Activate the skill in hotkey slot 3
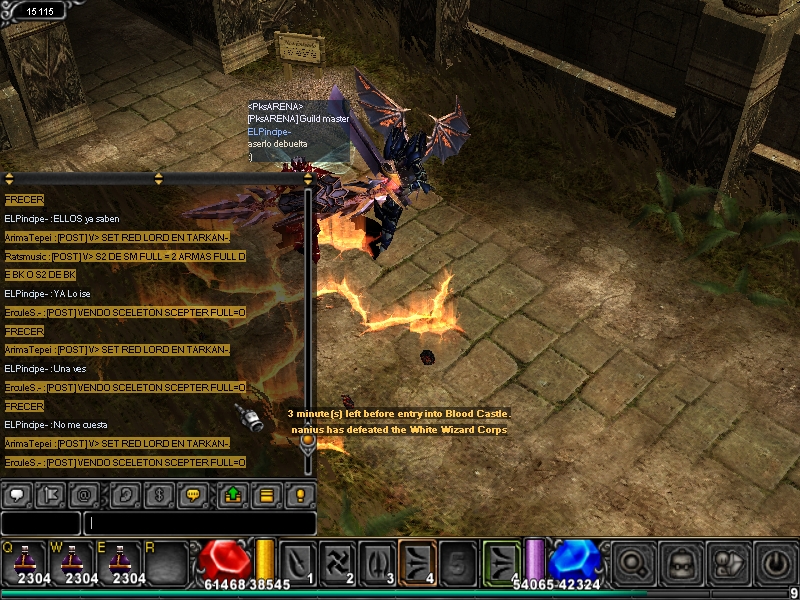The height and width of the screenshot is (600, 800). tap(378, 561)
